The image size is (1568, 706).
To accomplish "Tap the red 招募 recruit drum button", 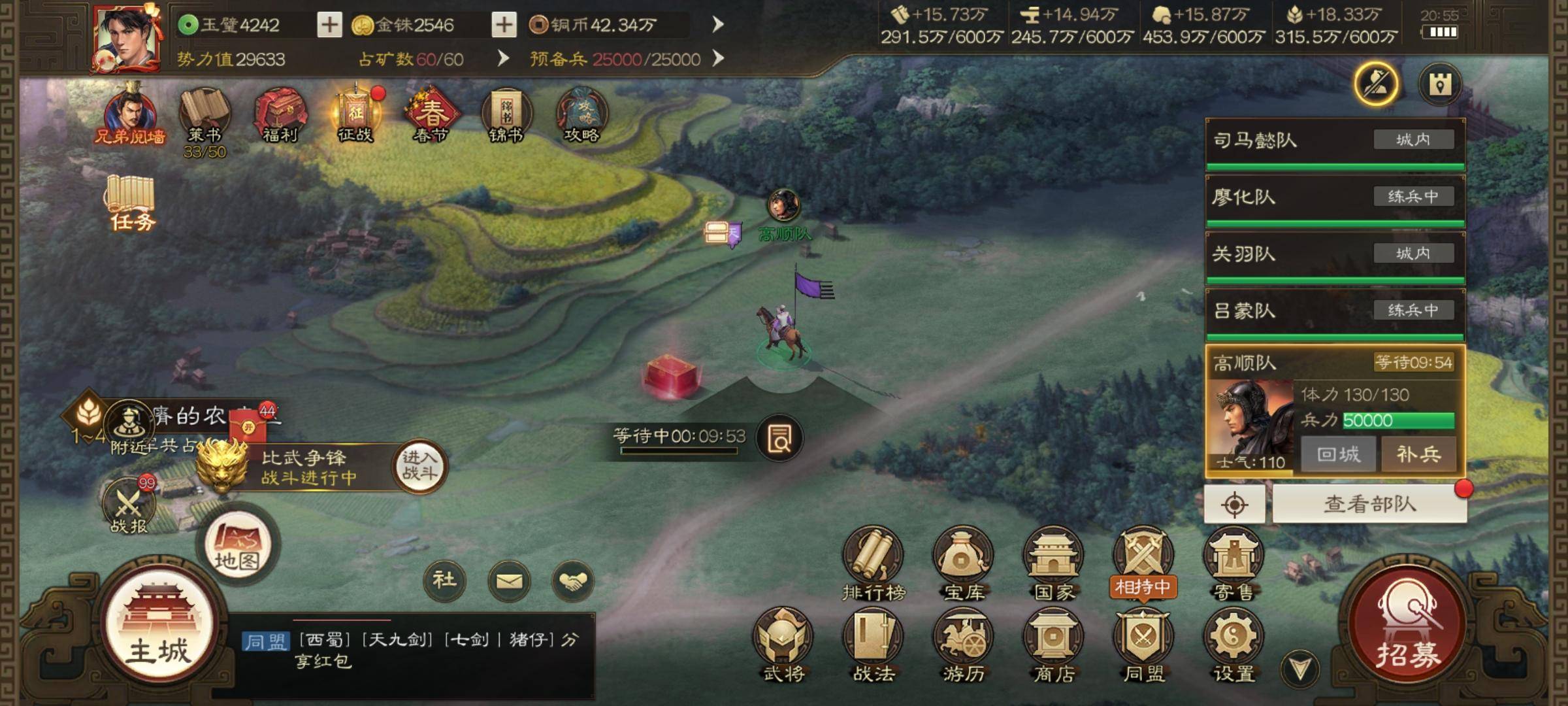I will (1408, 628).
